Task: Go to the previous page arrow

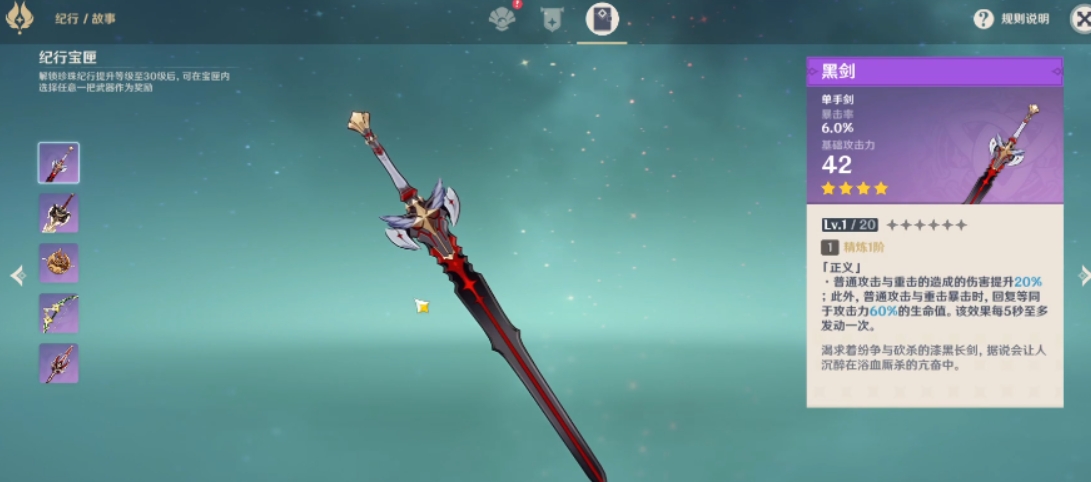Action: pyautogui.click(x=17, y=275)
